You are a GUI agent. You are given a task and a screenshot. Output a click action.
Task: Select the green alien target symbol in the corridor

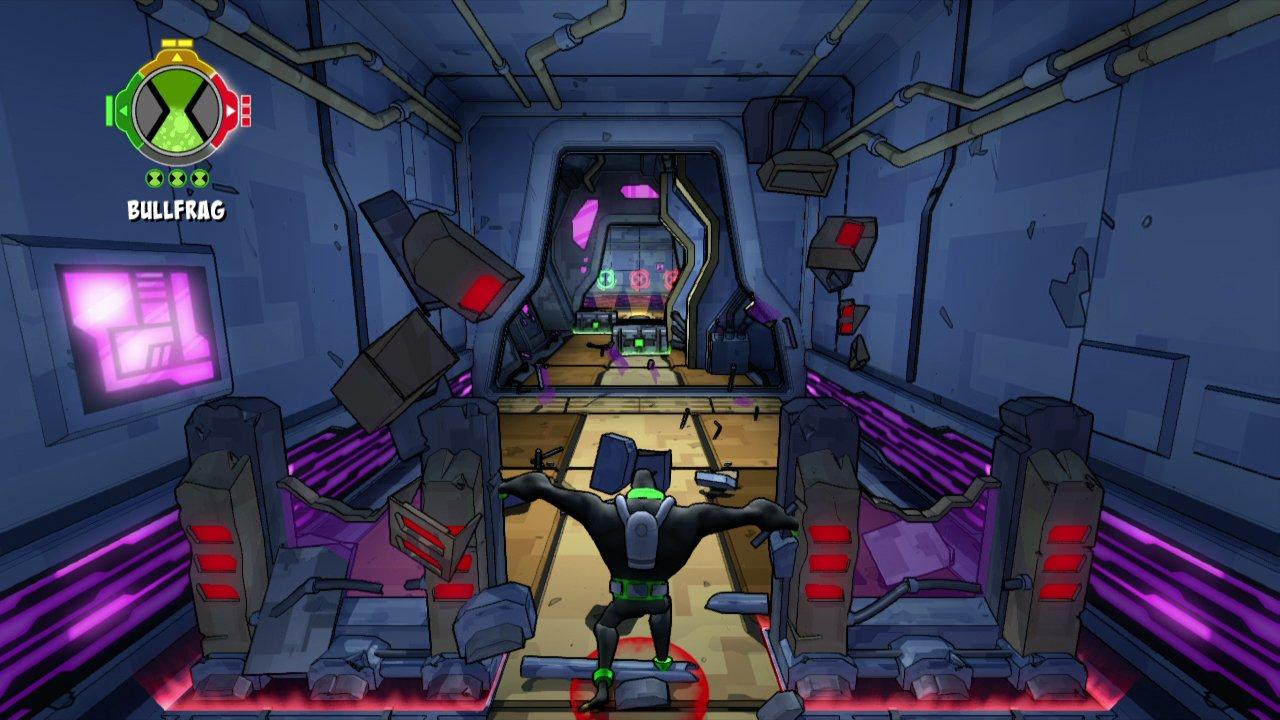click(x=607, y=279)
